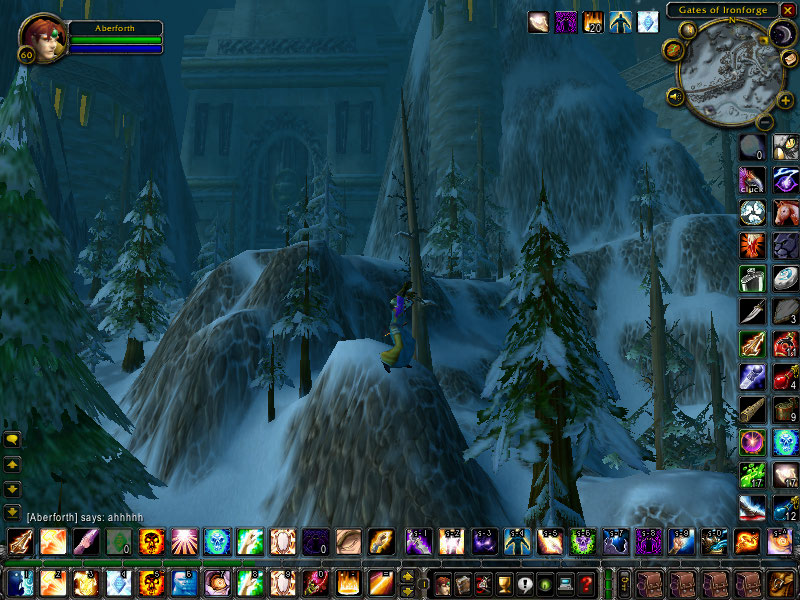The image size is (800, 600).
Task: Close the minimap with the red X
Action: (788, 9)
